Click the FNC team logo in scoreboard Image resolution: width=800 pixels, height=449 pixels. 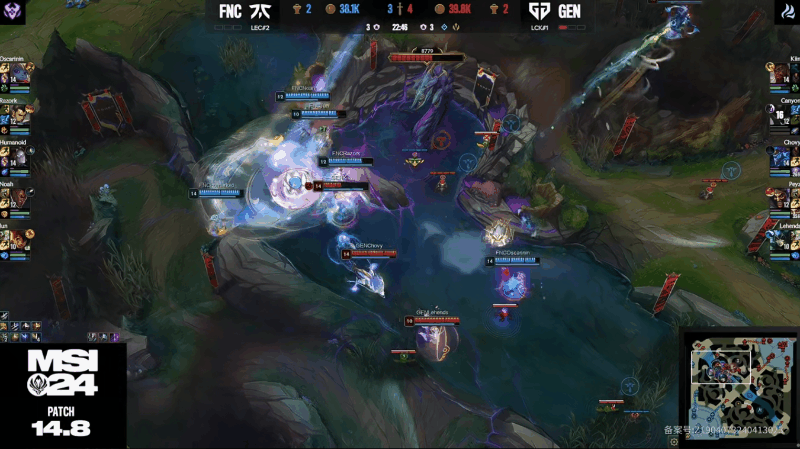click(259, 11)
